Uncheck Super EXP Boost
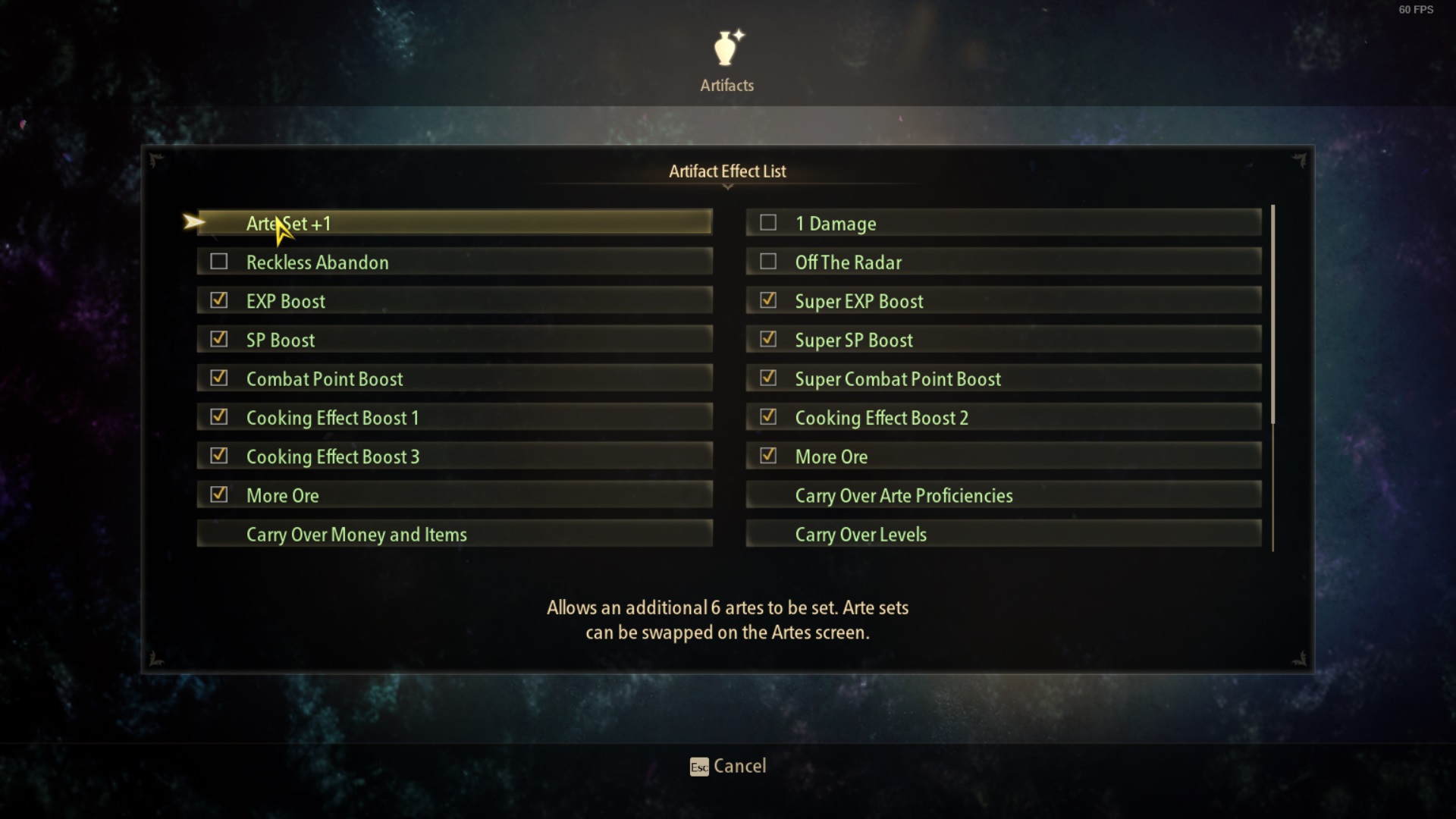Image resolution: width=1456 pixels, height=819 pixels. pos(768,300)
